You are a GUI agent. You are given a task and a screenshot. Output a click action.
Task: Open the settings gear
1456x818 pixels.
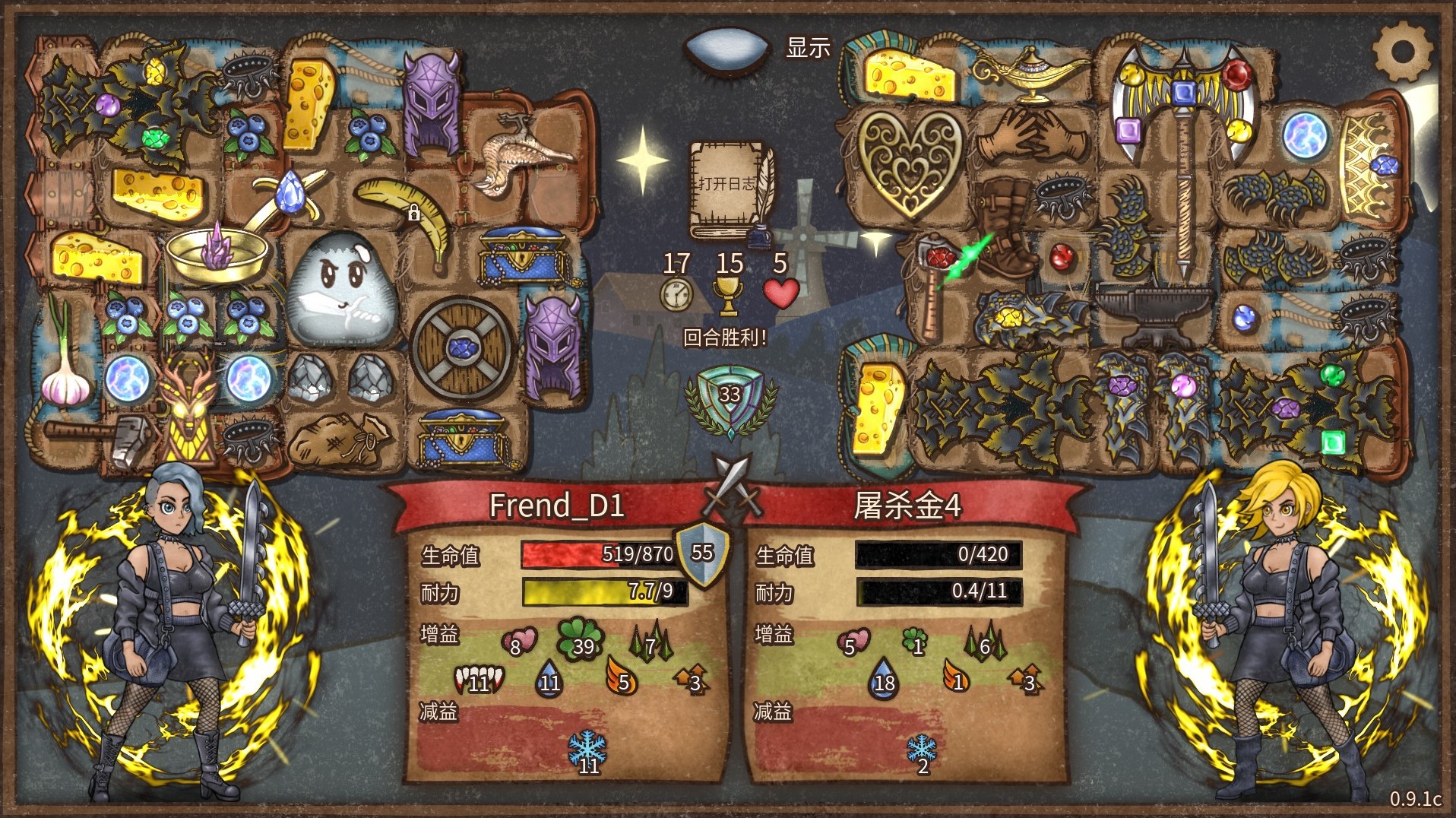pos(1402,52)
